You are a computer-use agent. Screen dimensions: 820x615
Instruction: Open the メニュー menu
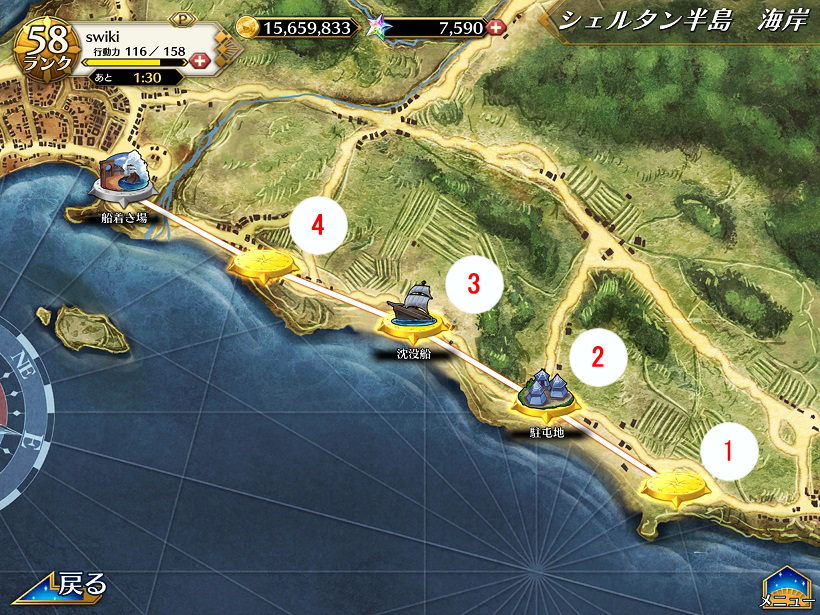787,586
